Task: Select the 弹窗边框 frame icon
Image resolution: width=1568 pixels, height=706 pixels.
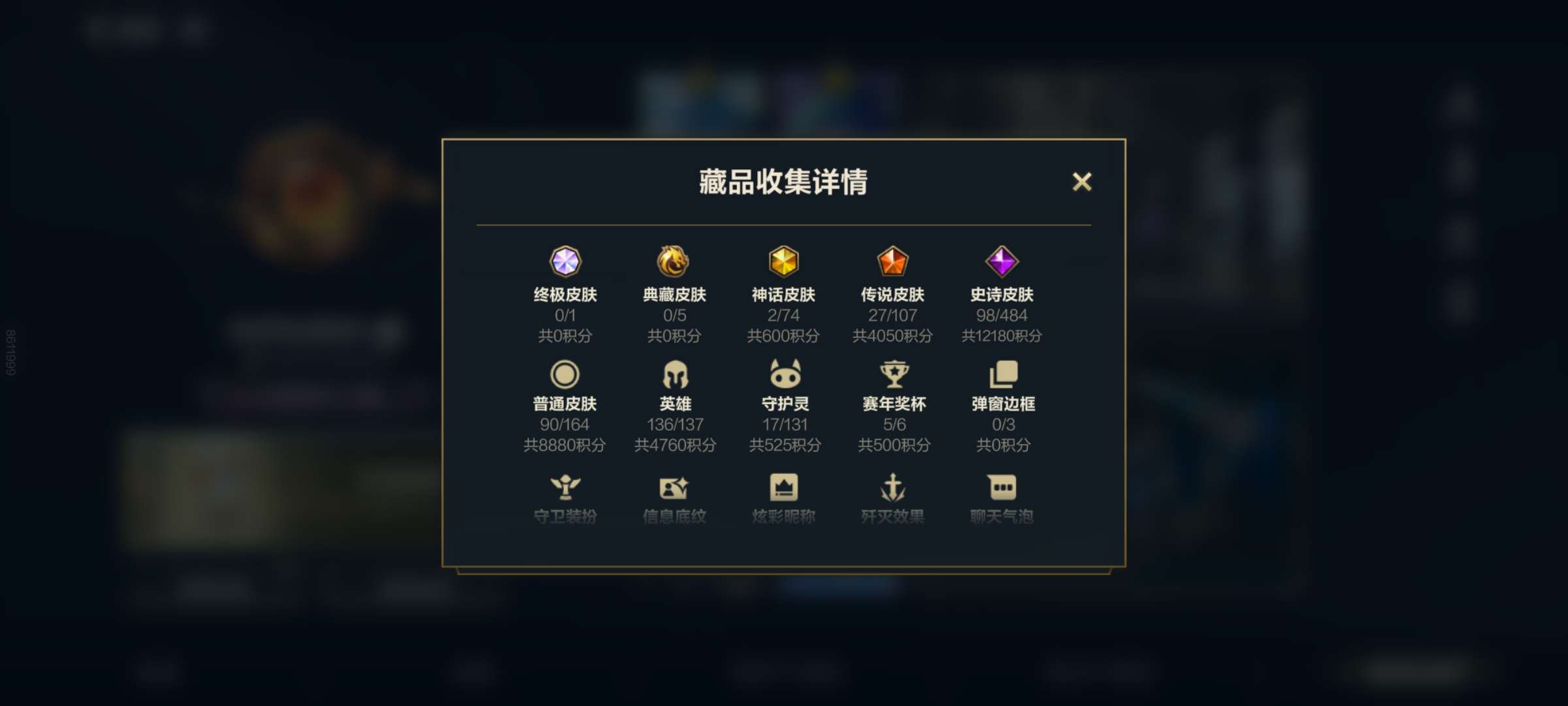Action: [1001, 373]
